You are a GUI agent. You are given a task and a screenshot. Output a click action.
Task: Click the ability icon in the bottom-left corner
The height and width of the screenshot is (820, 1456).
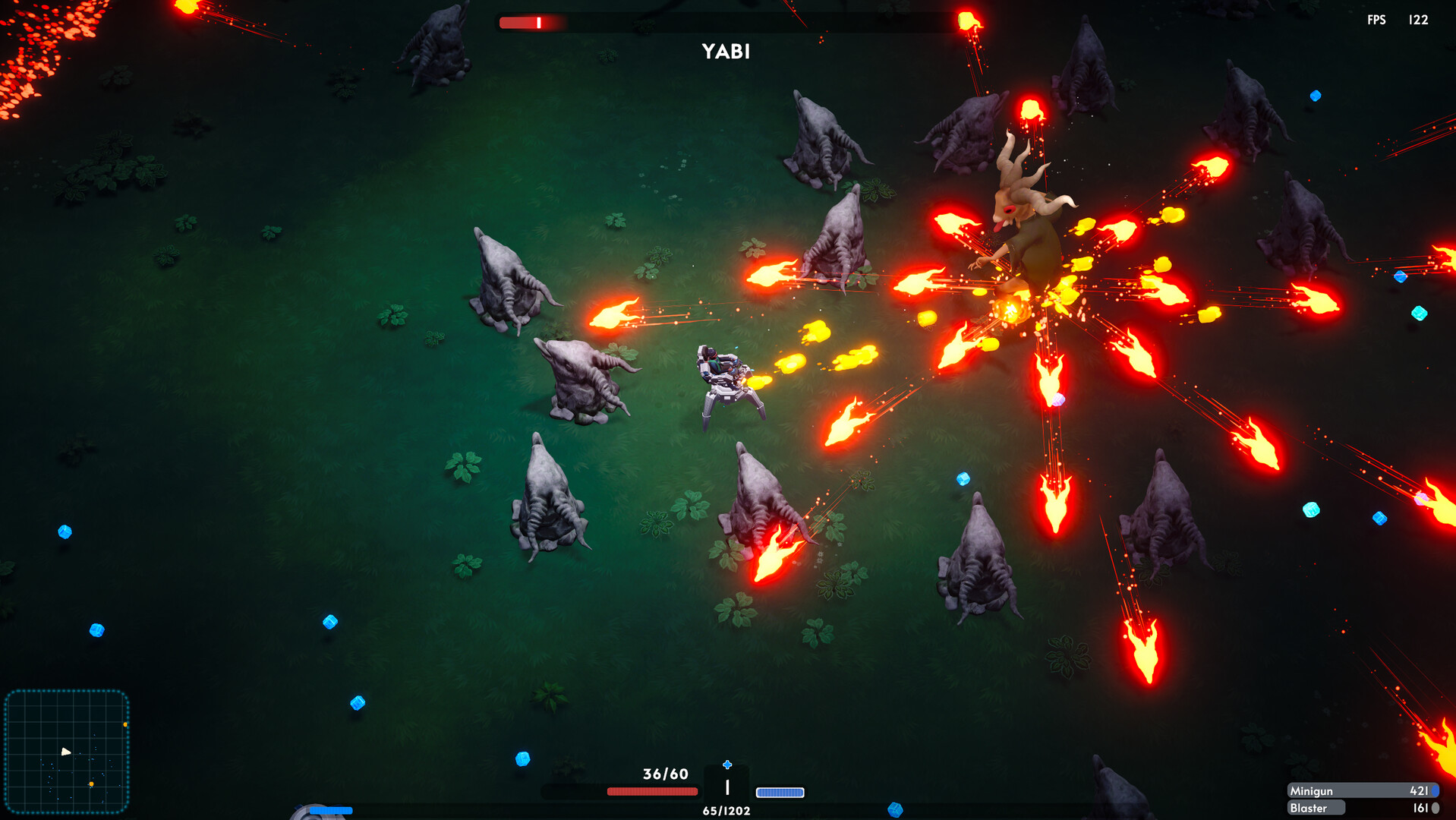point(319,814)
